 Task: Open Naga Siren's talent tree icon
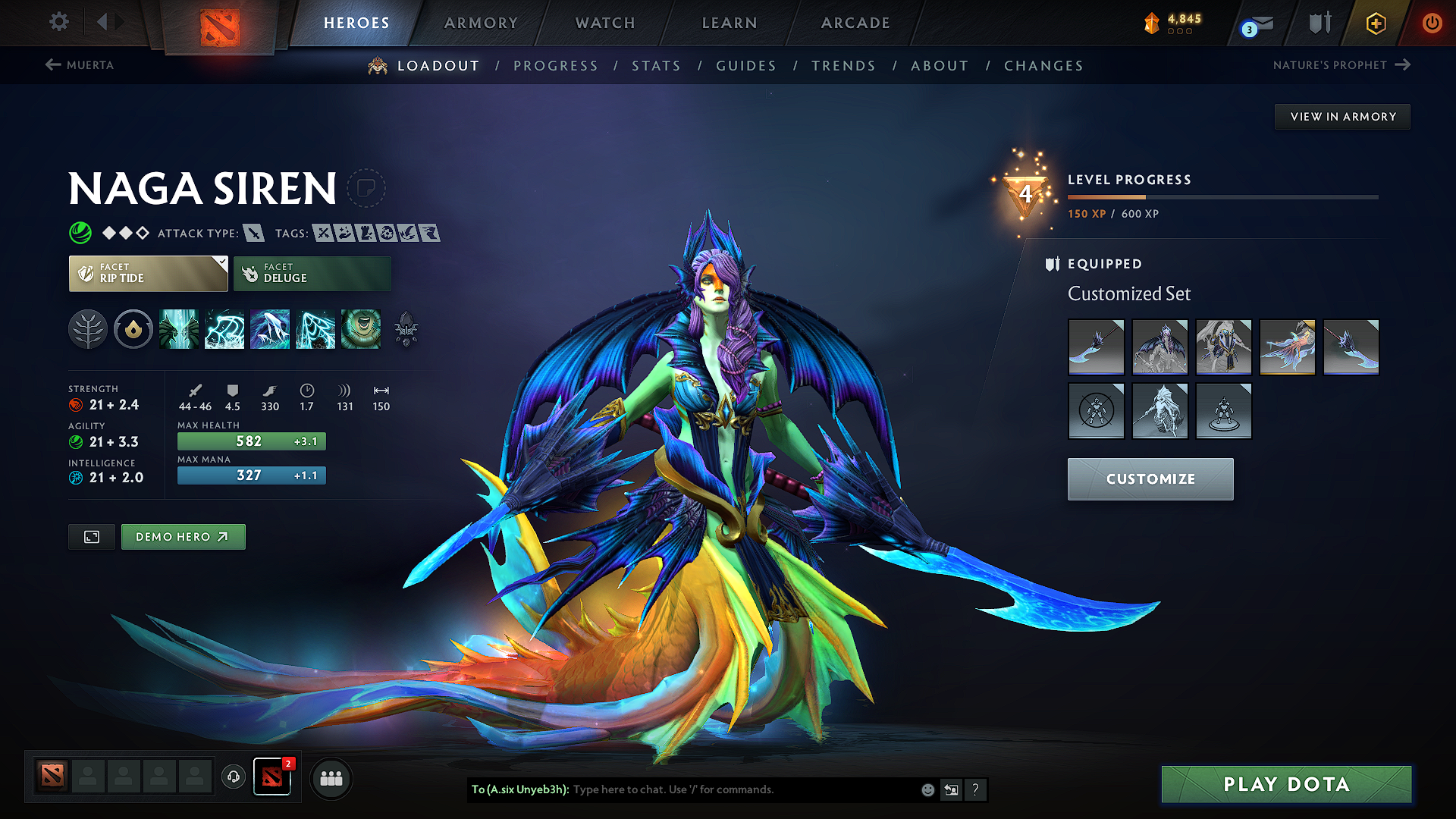(x=87, y=329)
